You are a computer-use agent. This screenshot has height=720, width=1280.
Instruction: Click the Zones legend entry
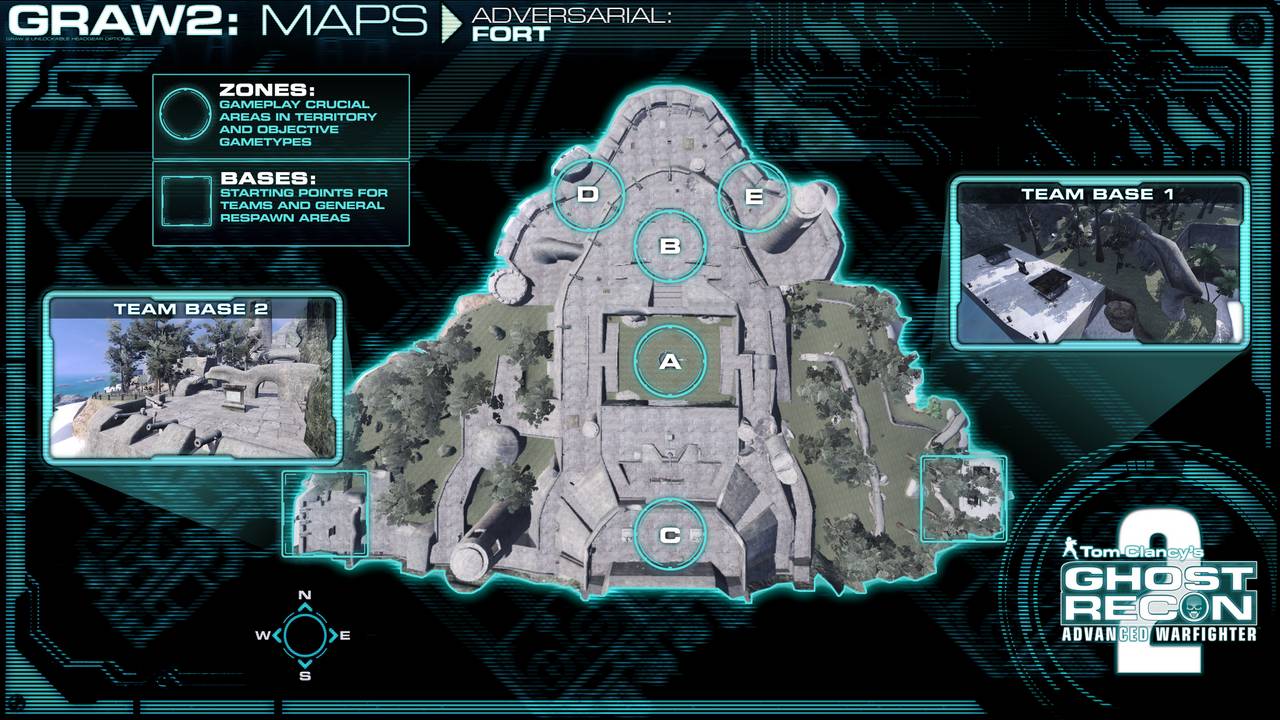281,116
